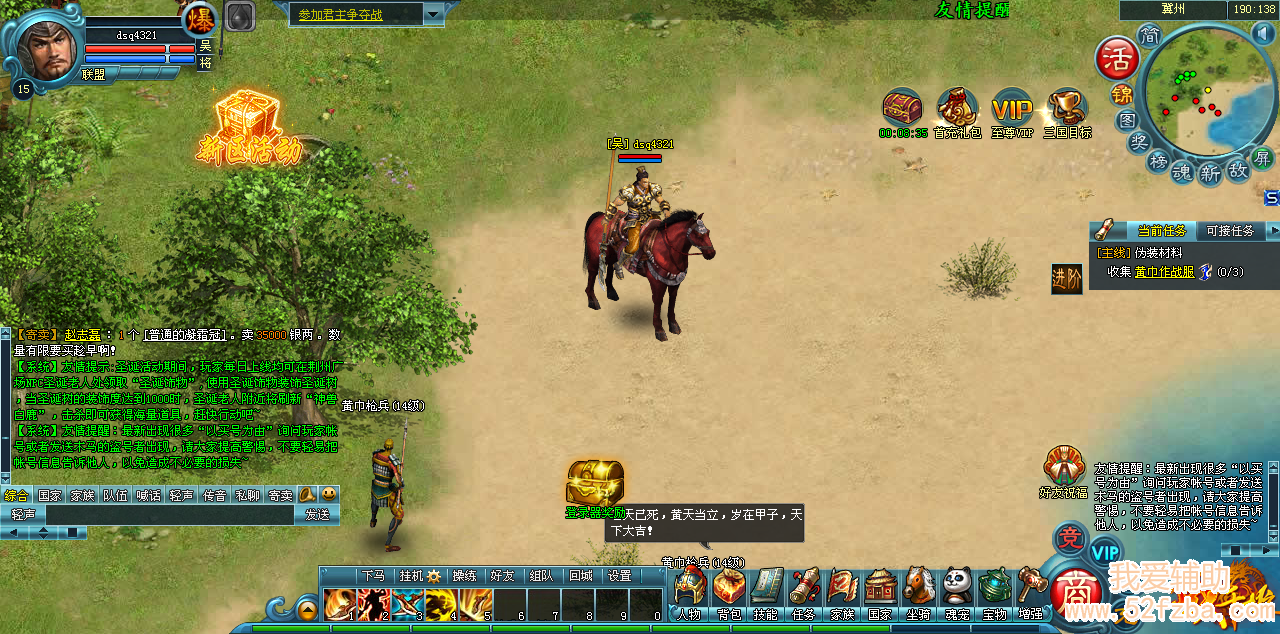Open the 参加君主争夺战 dropdown

[433, 14]
